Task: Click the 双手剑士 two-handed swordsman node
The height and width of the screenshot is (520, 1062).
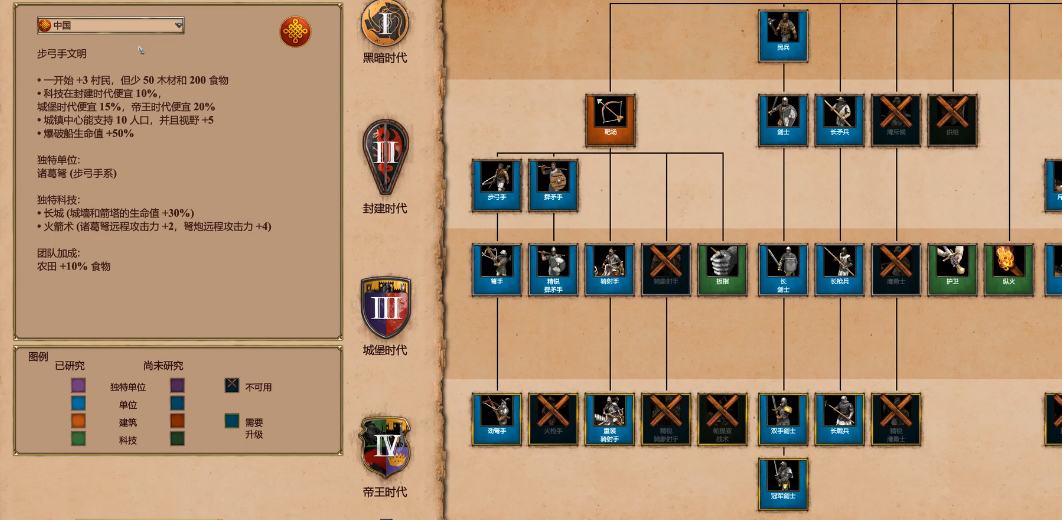Action: pos(783,418)
